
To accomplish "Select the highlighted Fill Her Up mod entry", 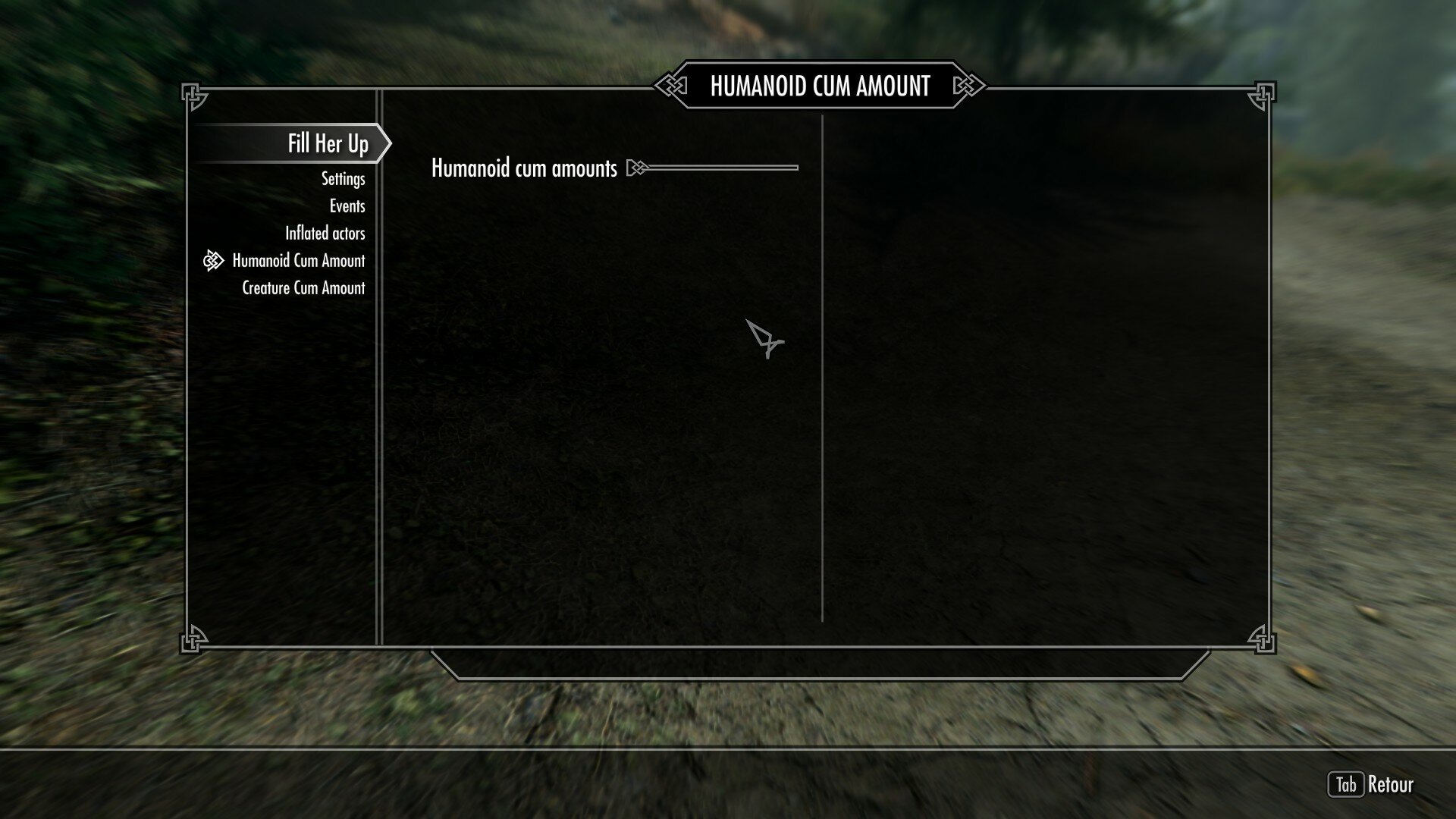I will point(327,143).
